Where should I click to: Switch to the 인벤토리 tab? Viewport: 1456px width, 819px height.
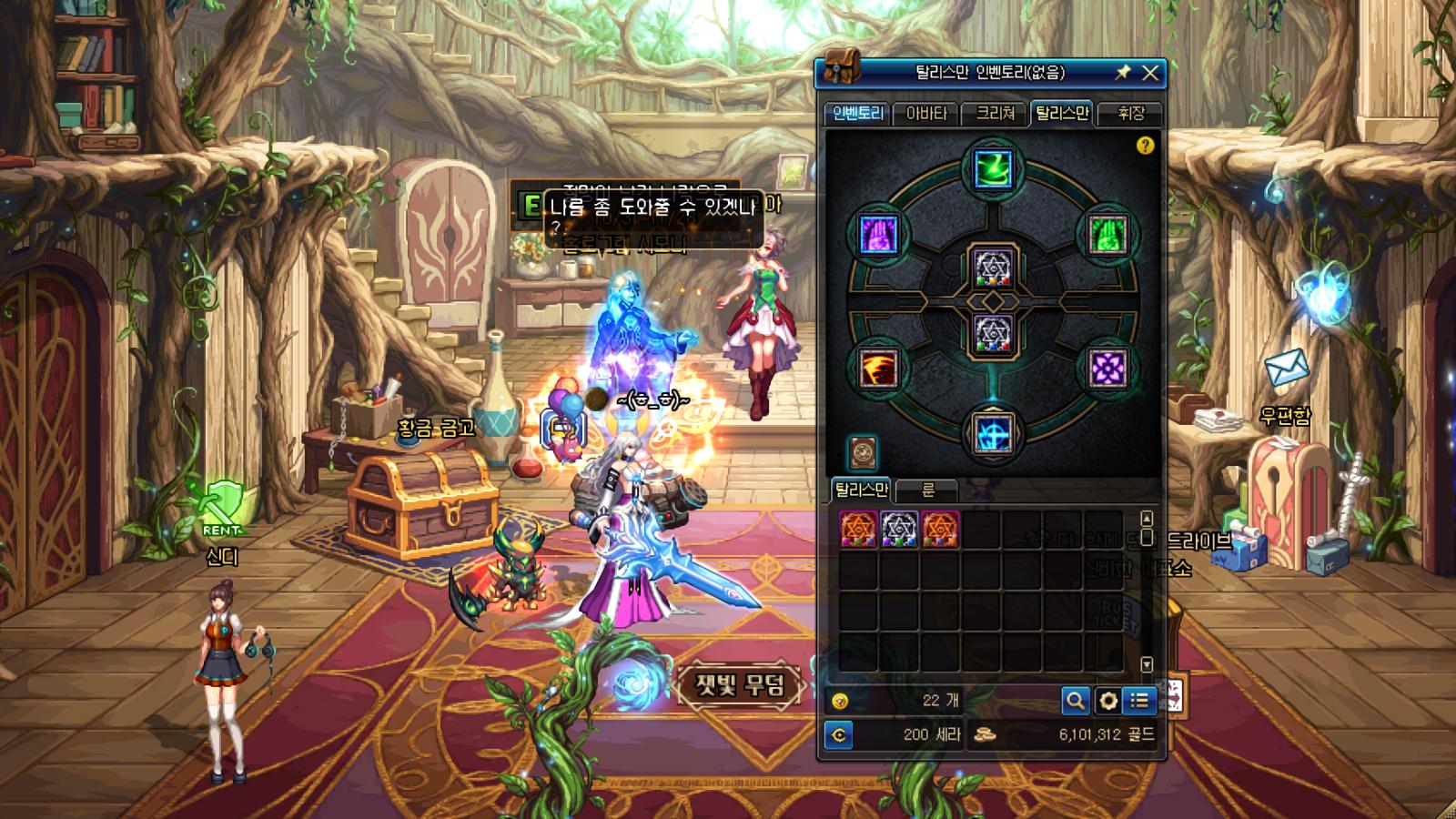[x=857, y=114]
